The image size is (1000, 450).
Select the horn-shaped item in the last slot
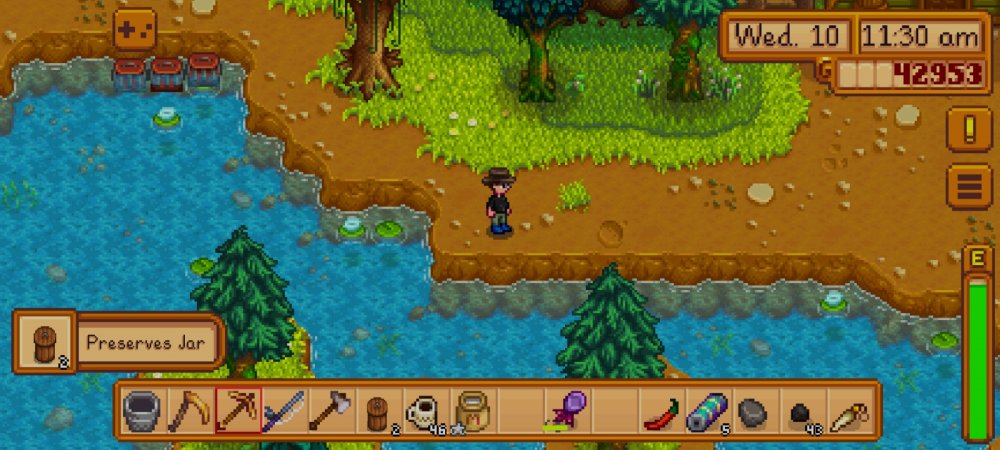[847, 410]
